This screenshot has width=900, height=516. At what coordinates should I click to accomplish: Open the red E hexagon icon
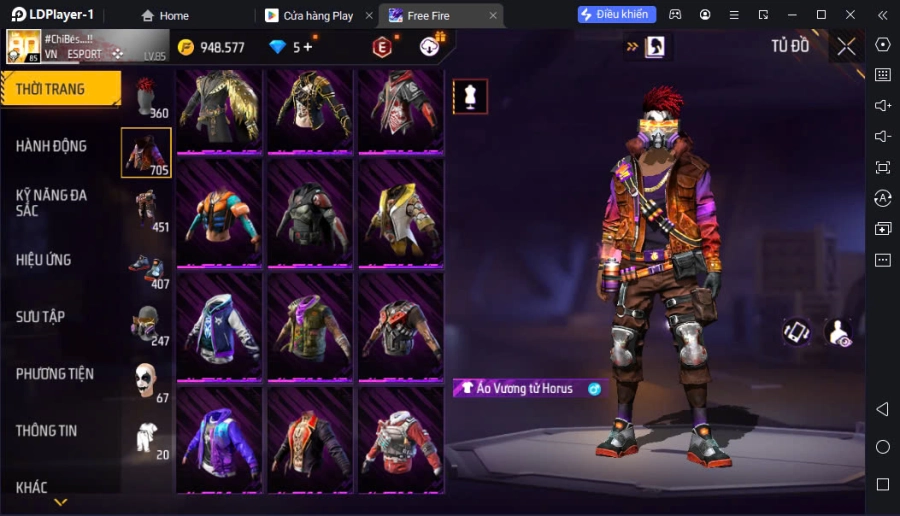pos(381,47)
